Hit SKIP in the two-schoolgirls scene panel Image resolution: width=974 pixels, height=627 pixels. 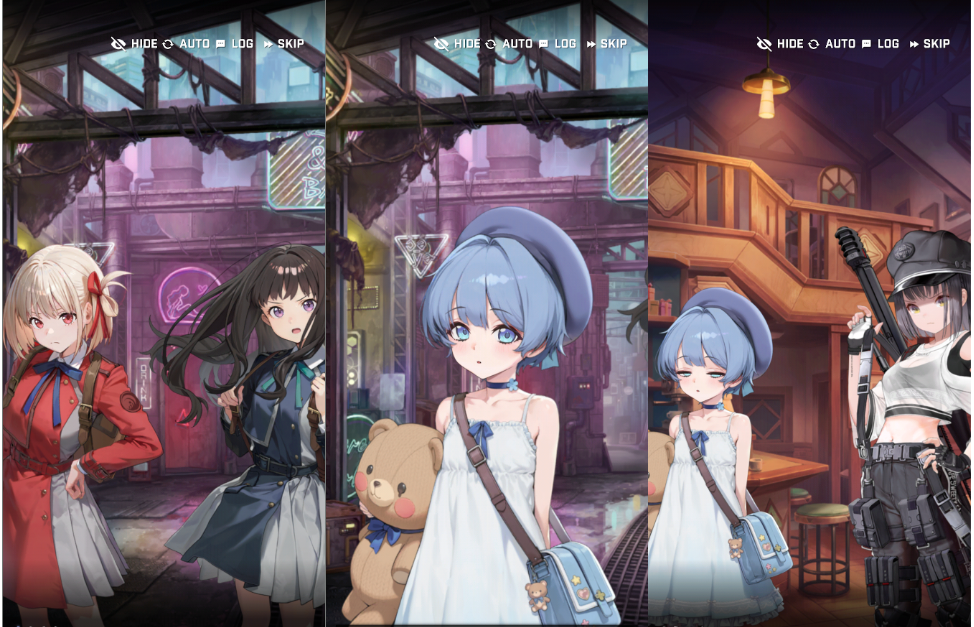click(x=284, y=44)
